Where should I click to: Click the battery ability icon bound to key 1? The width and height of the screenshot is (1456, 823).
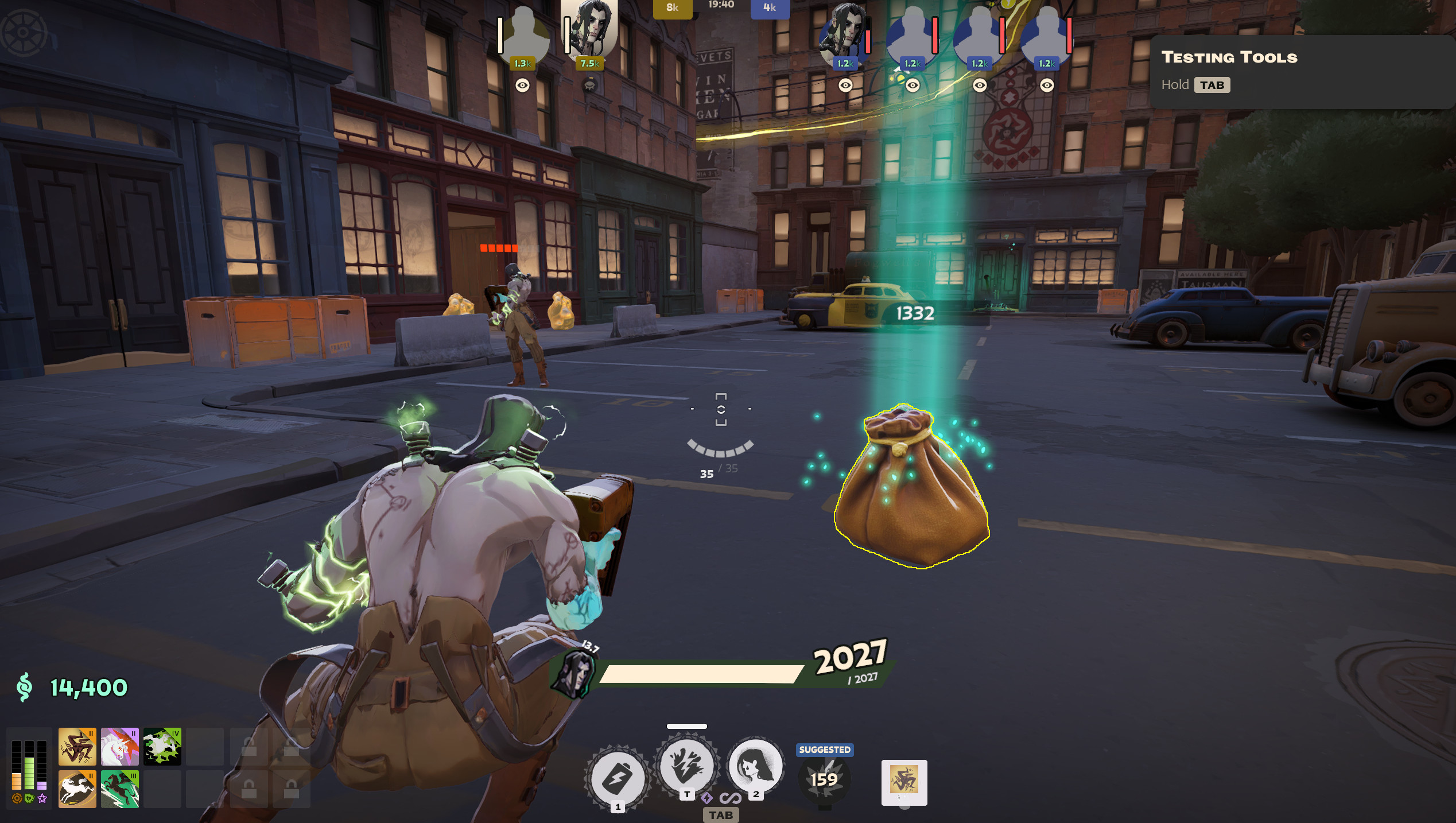[618, 776]
